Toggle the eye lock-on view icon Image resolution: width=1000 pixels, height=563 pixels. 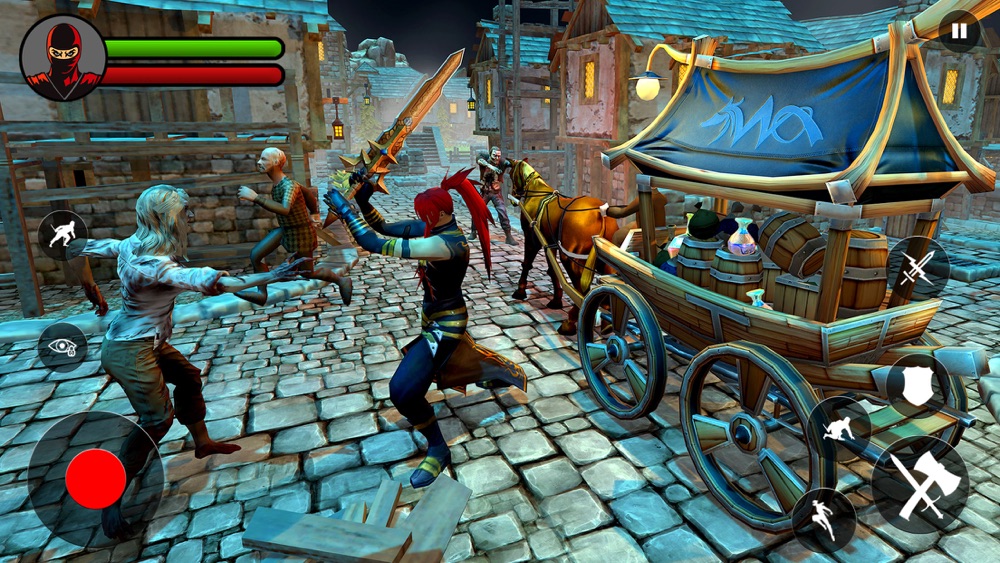pos(62,346)
